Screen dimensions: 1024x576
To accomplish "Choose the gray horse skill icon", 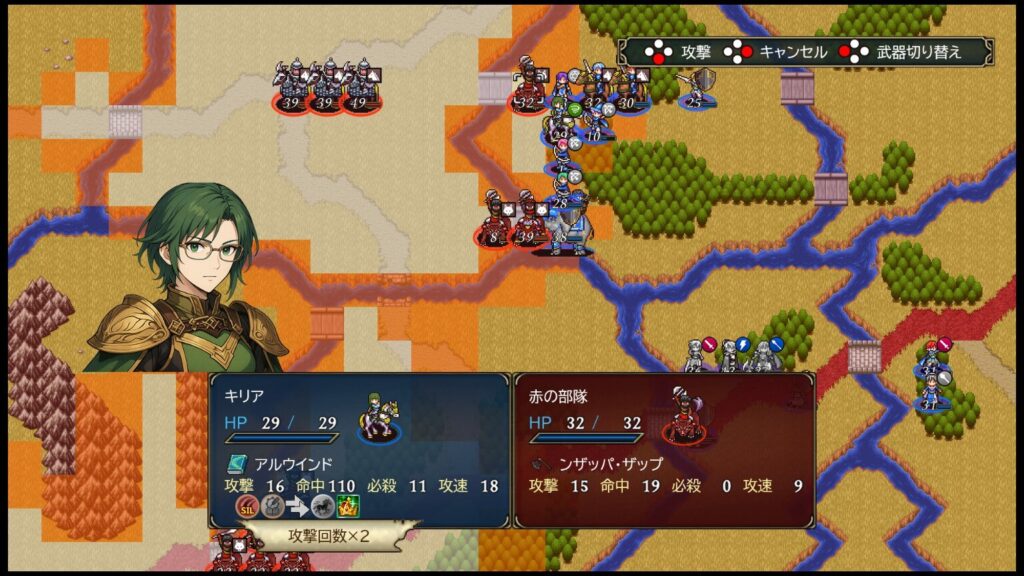I will click(x=323, y=508).
